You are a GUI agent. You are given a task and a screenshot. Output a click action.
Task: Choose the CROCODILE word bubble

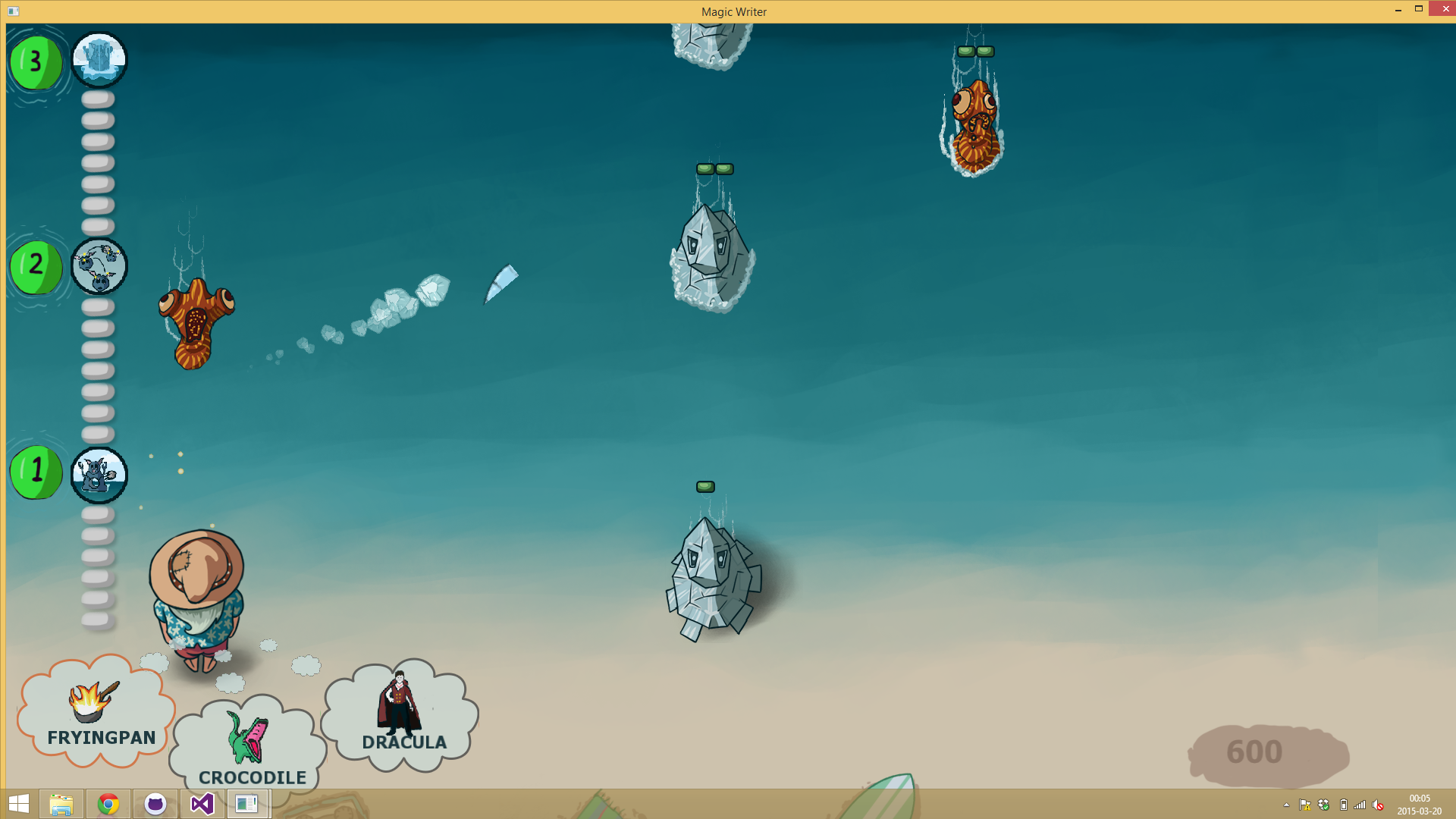(249, 747)
